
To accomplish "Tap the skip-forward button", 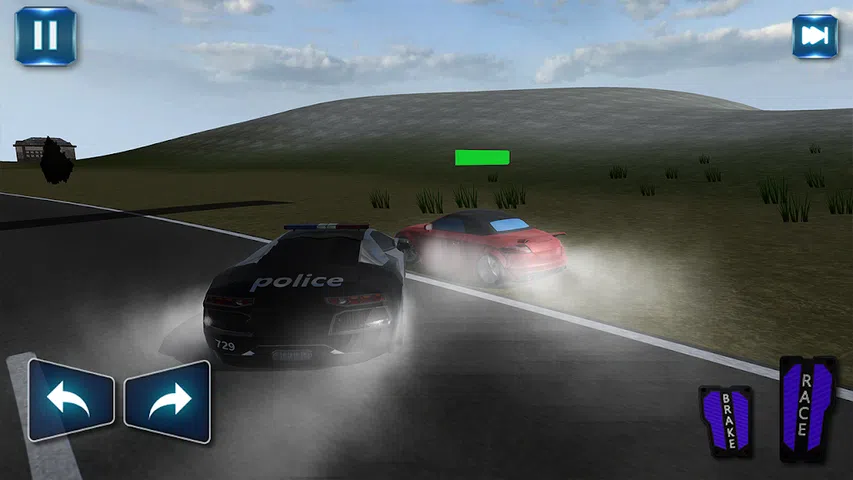I will [815, 37].
